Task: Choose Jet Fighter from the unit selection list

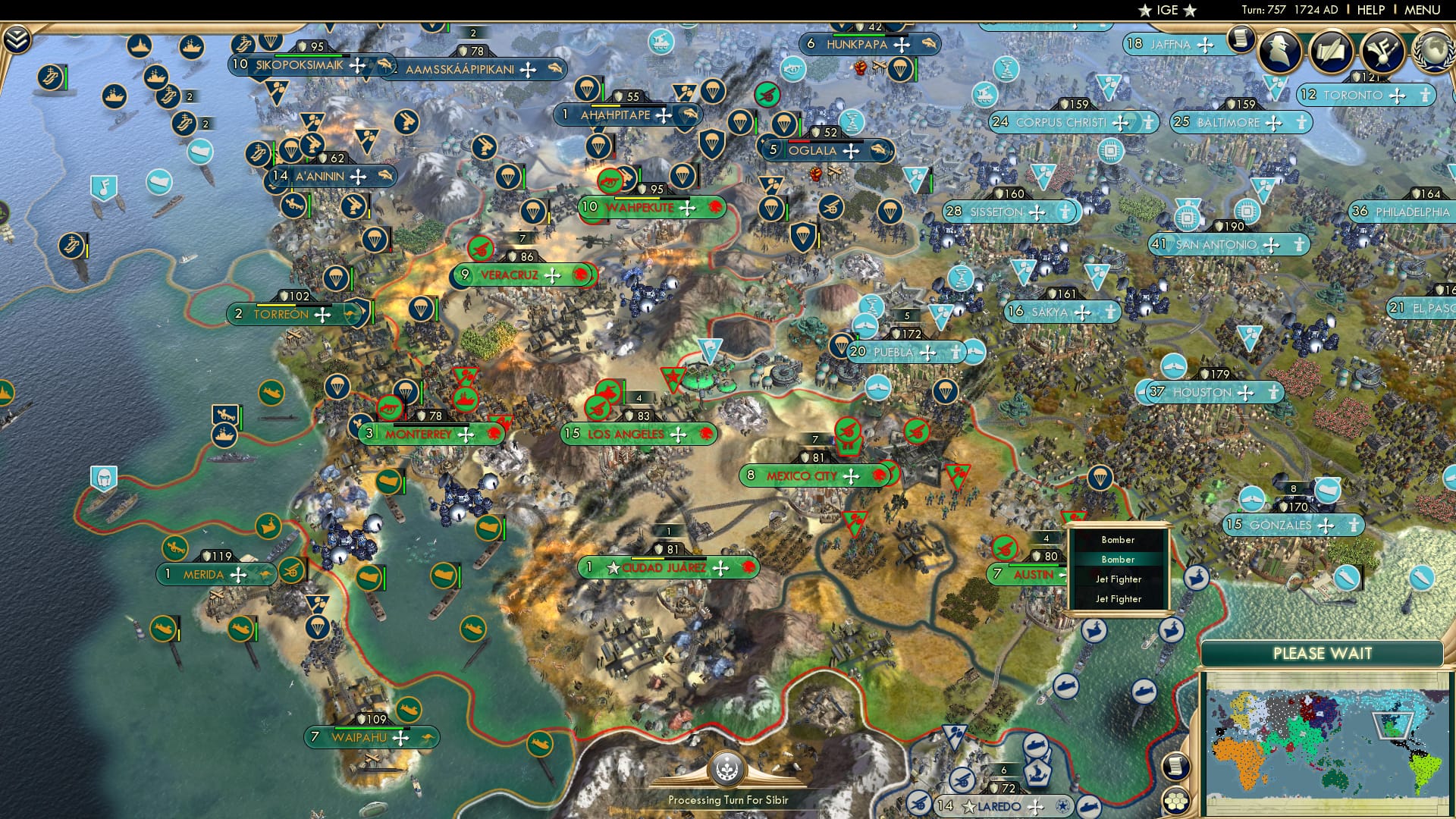Action: coord(1119,579)
